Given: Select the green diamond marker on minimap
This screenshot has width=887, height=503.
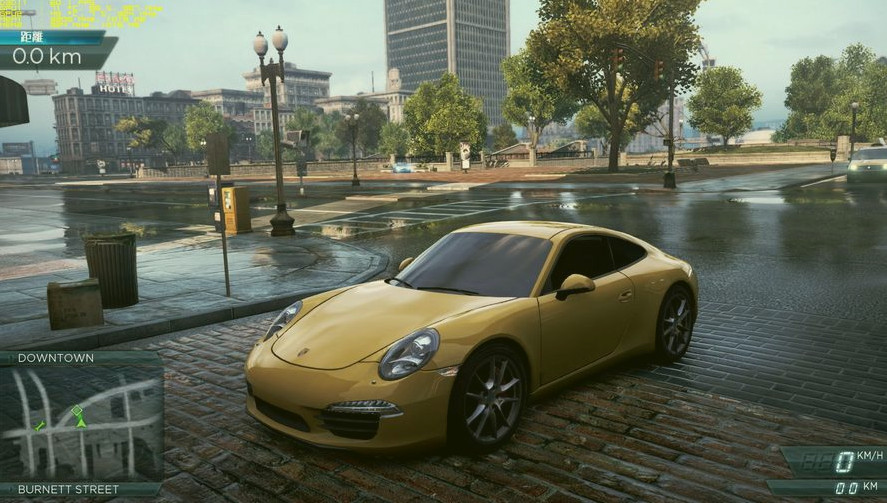Looking at the screenshot, I should click(78, 409).
